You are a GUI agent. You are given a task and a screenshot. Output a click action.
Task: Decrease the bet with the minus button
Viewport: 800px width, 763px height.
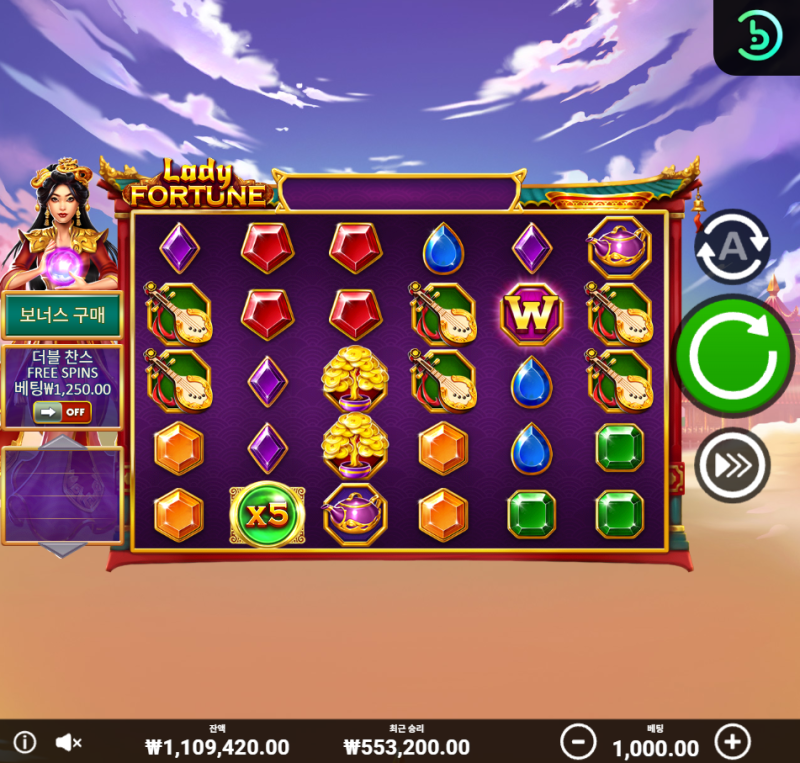tap(578, 742)
